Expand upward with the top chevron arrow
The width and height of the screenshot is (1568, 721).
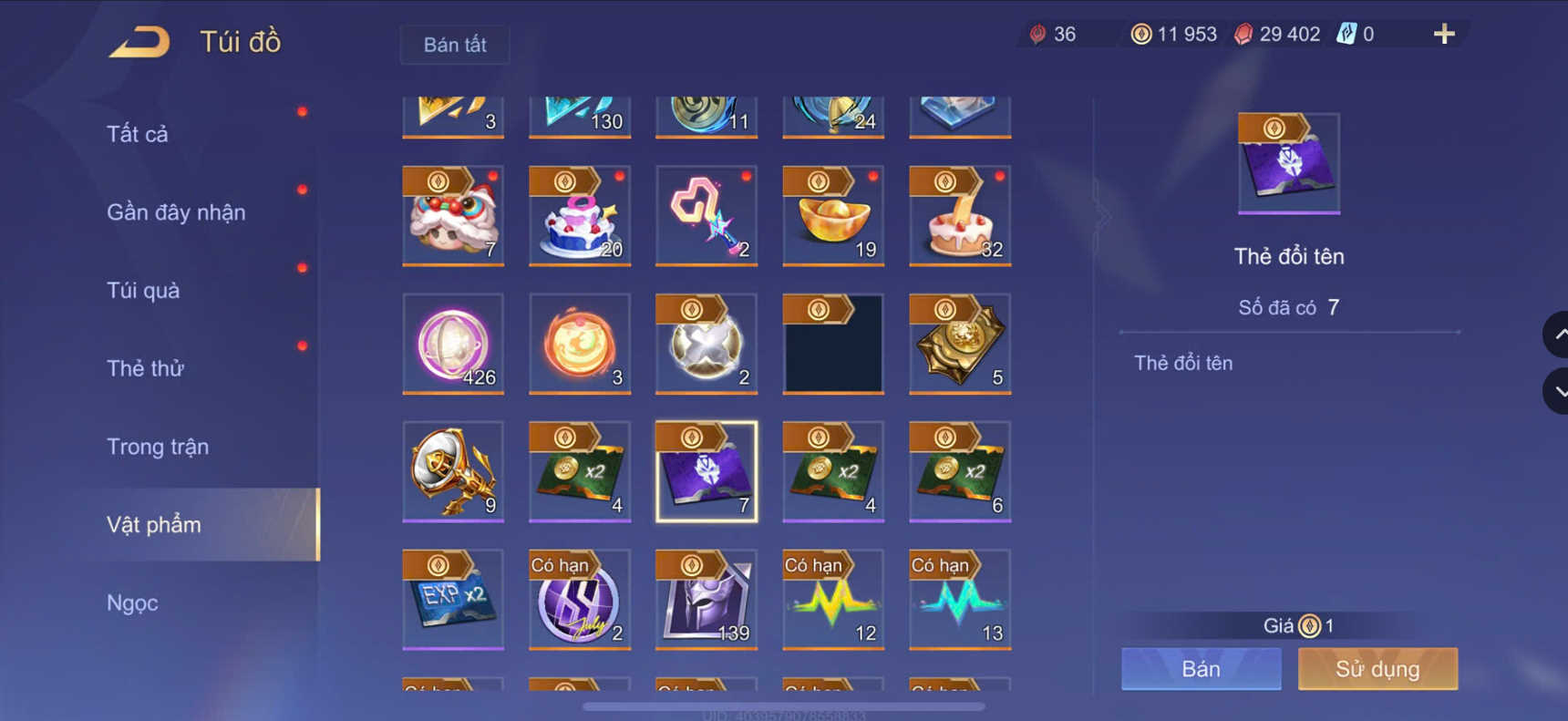point(1558,335)
